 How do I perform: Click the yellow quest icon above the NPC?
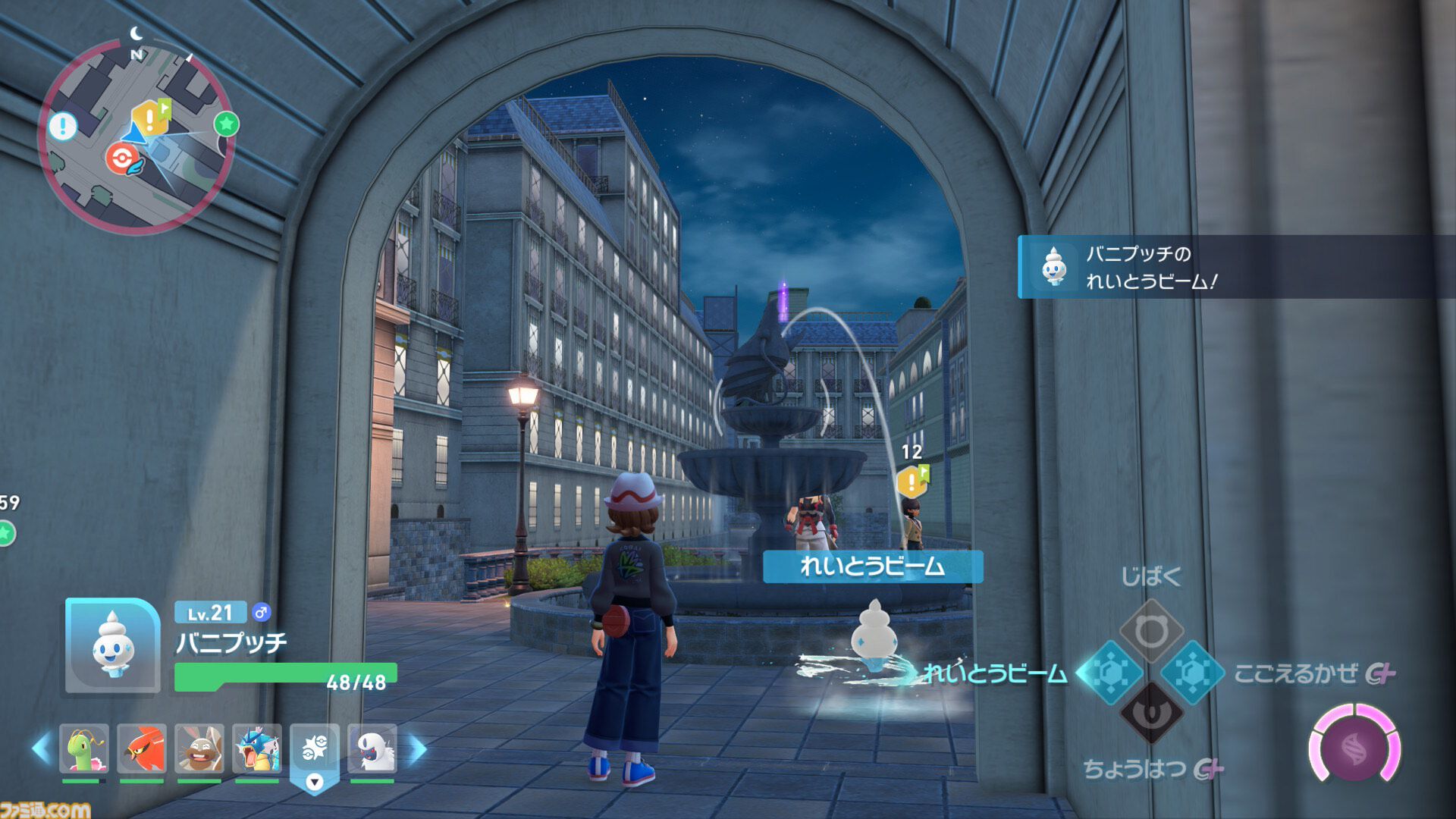(x=912, y=482)
